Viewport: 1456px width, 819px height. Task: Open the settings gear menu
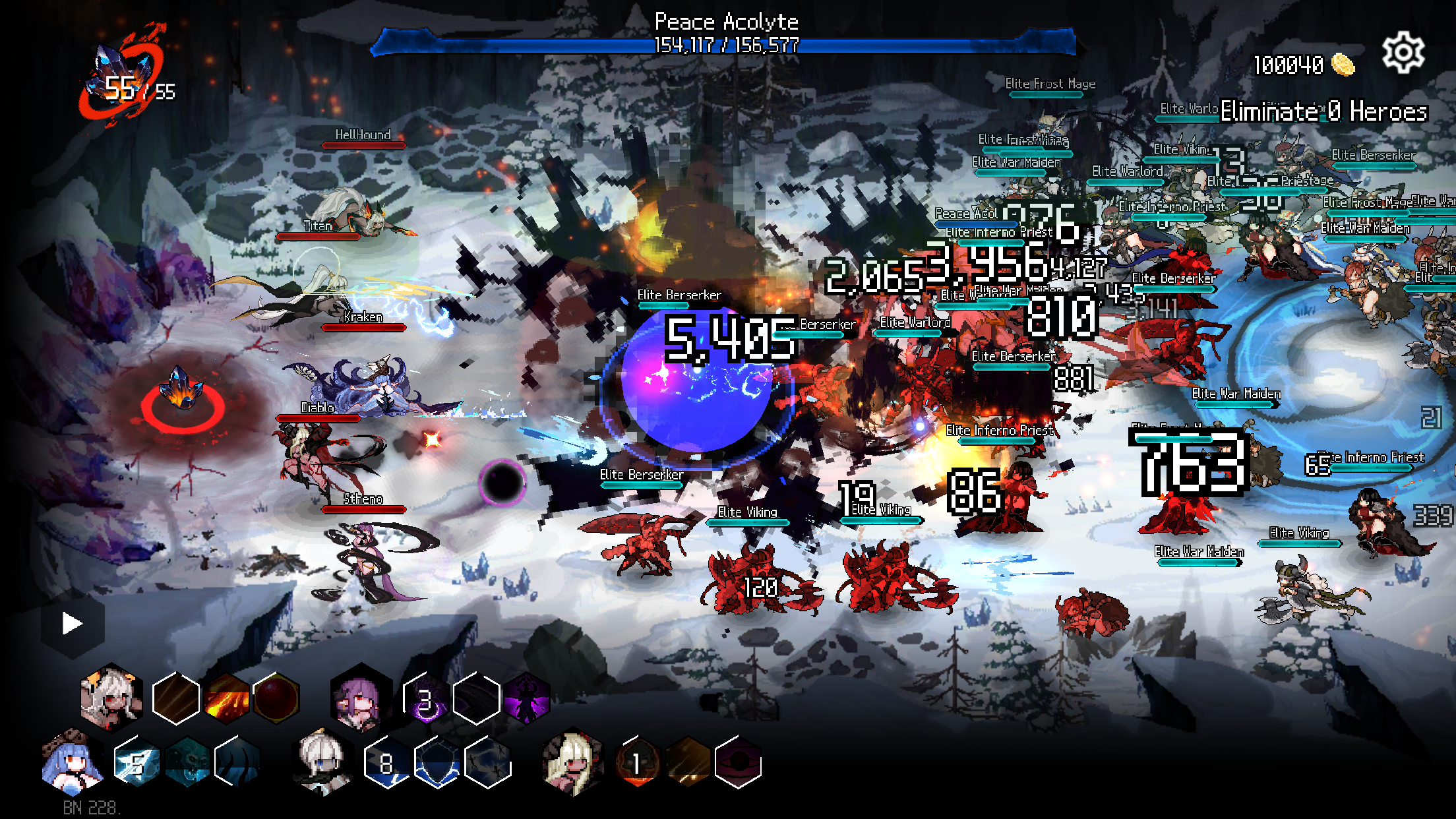tap(1403, 53)
